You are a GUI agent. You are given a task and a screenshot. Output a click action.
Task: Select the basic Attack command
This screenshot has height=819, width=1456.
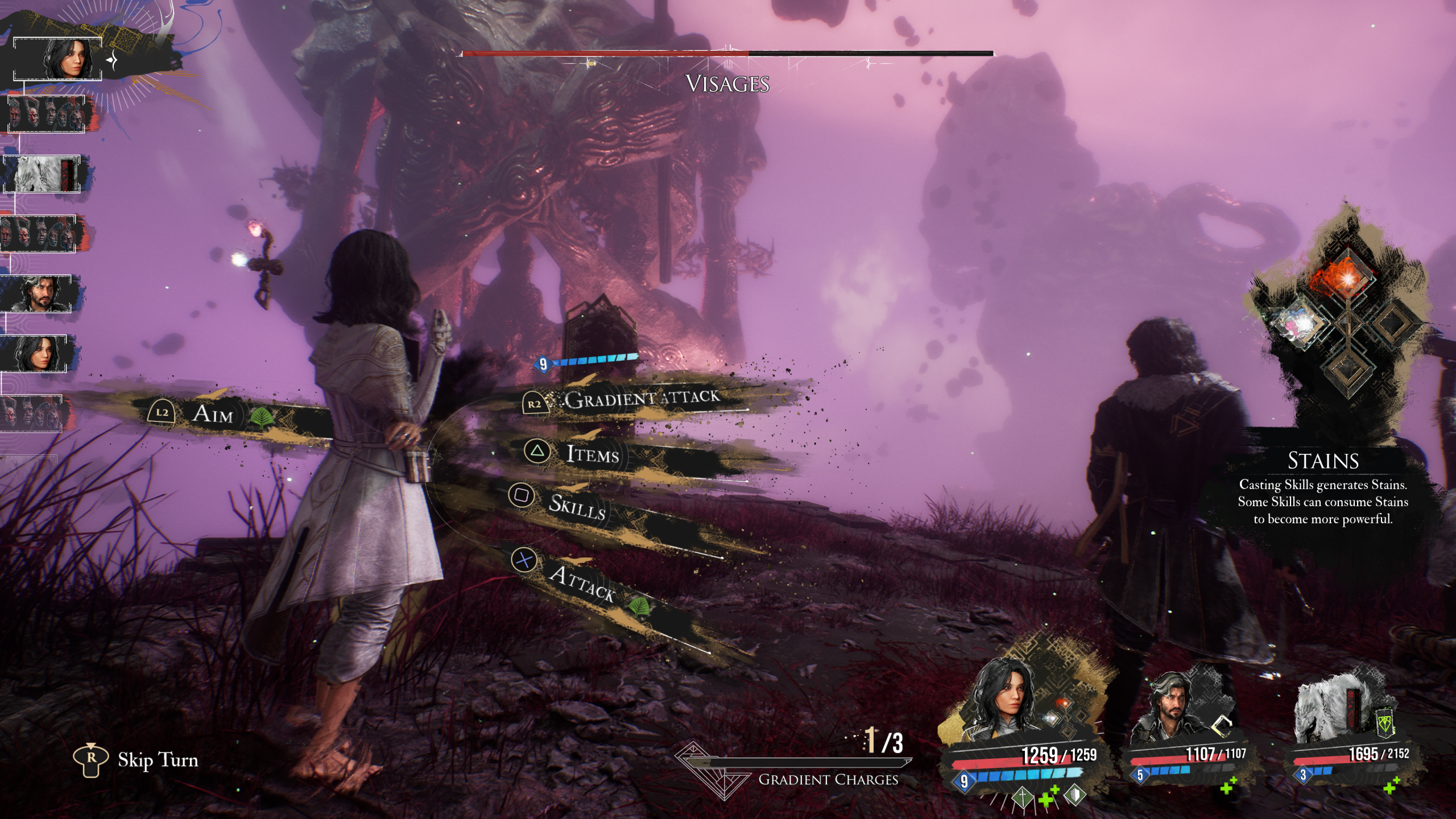581,583
